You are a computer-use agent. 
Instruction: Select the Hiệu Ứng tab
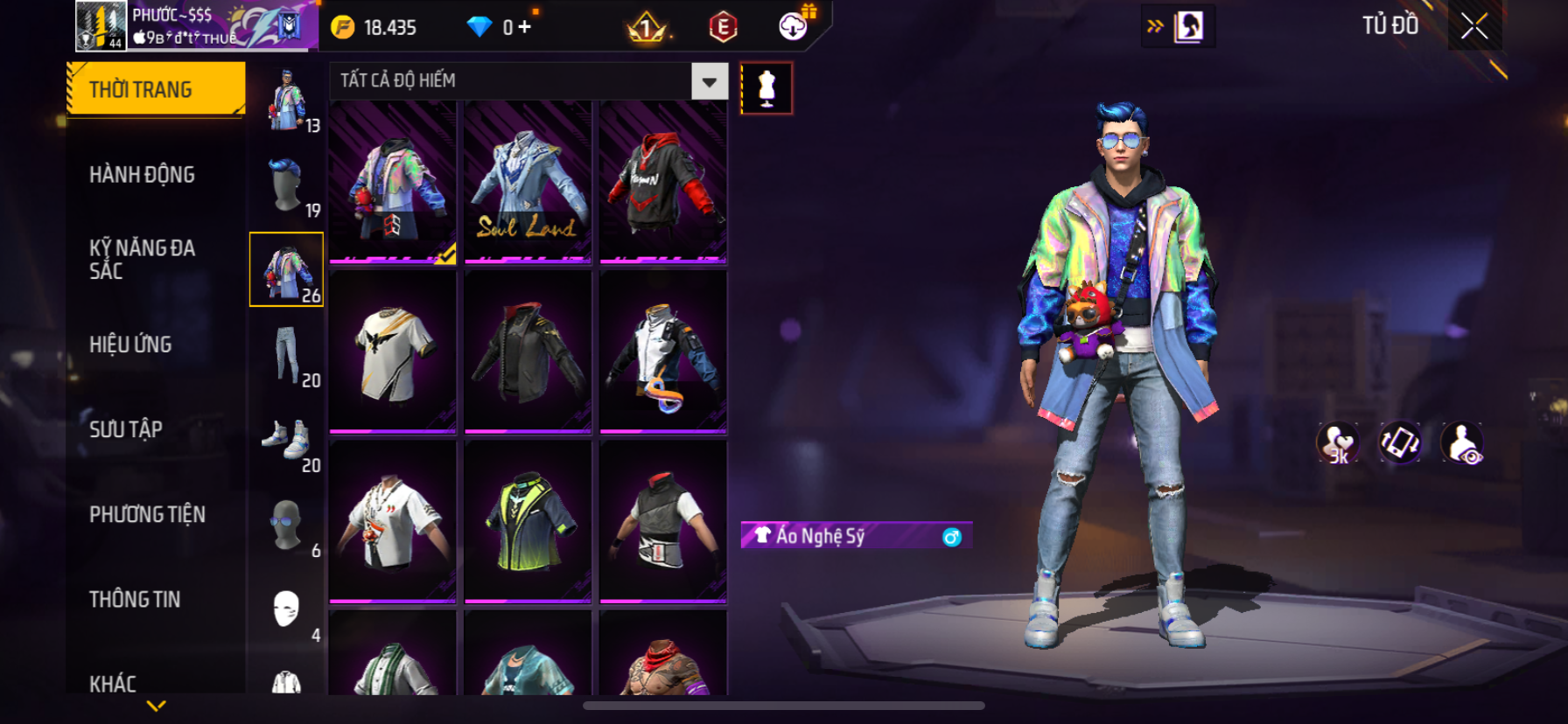pos(130,345)
